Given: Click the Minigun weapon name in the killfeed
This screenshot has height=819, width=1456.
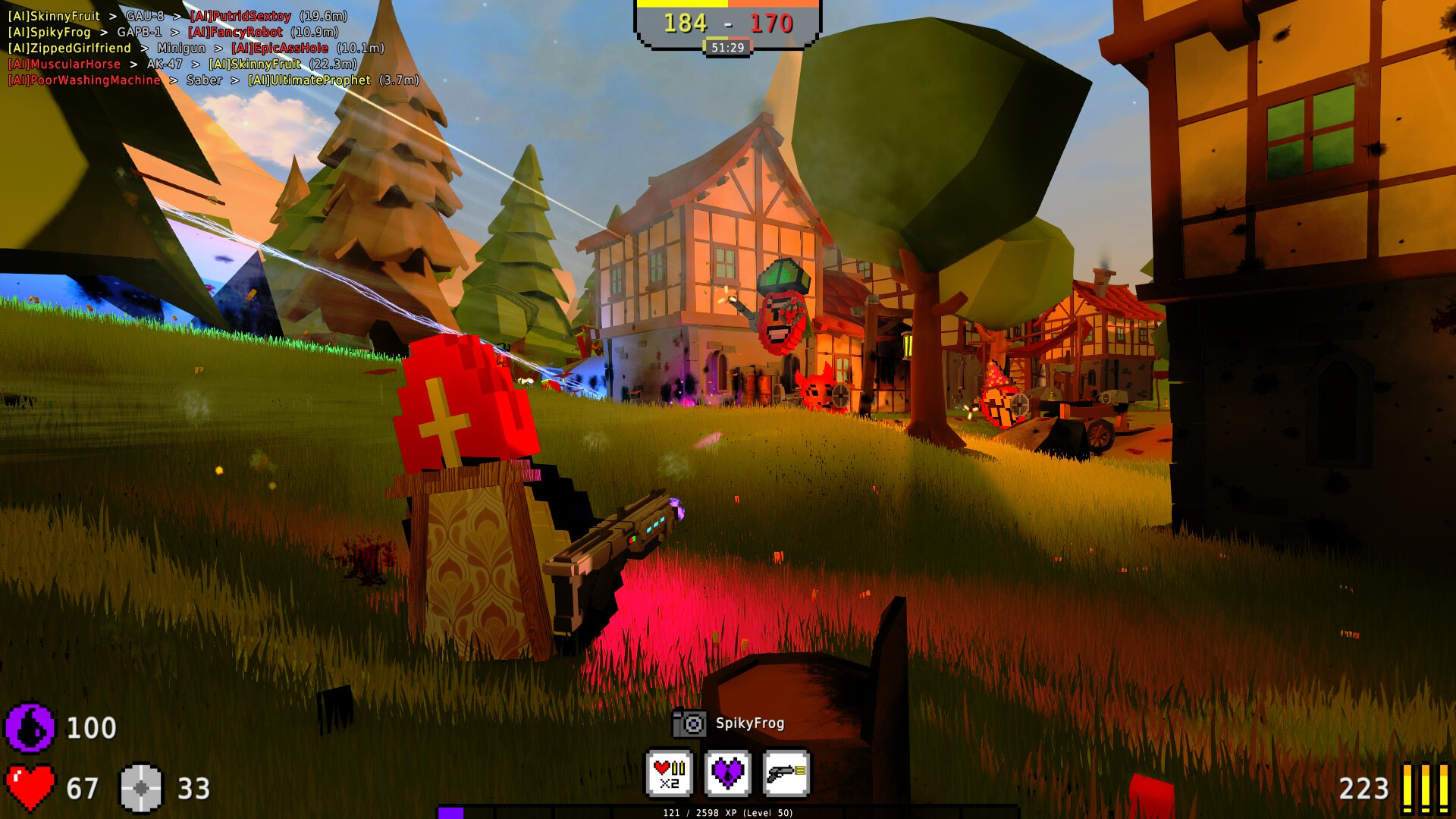Looking at the screenshot, I should tap(182, 48).
